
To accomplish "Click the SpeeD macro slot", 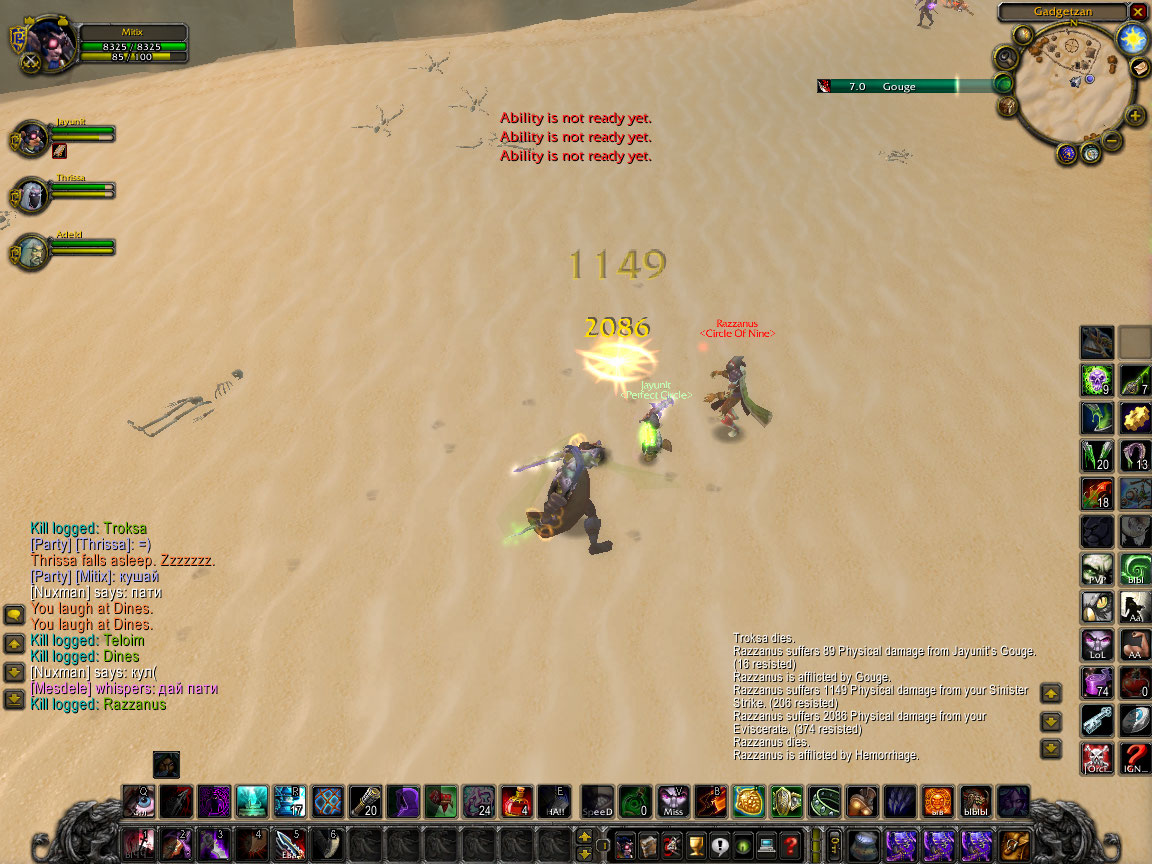I will (x=597, y=801).
